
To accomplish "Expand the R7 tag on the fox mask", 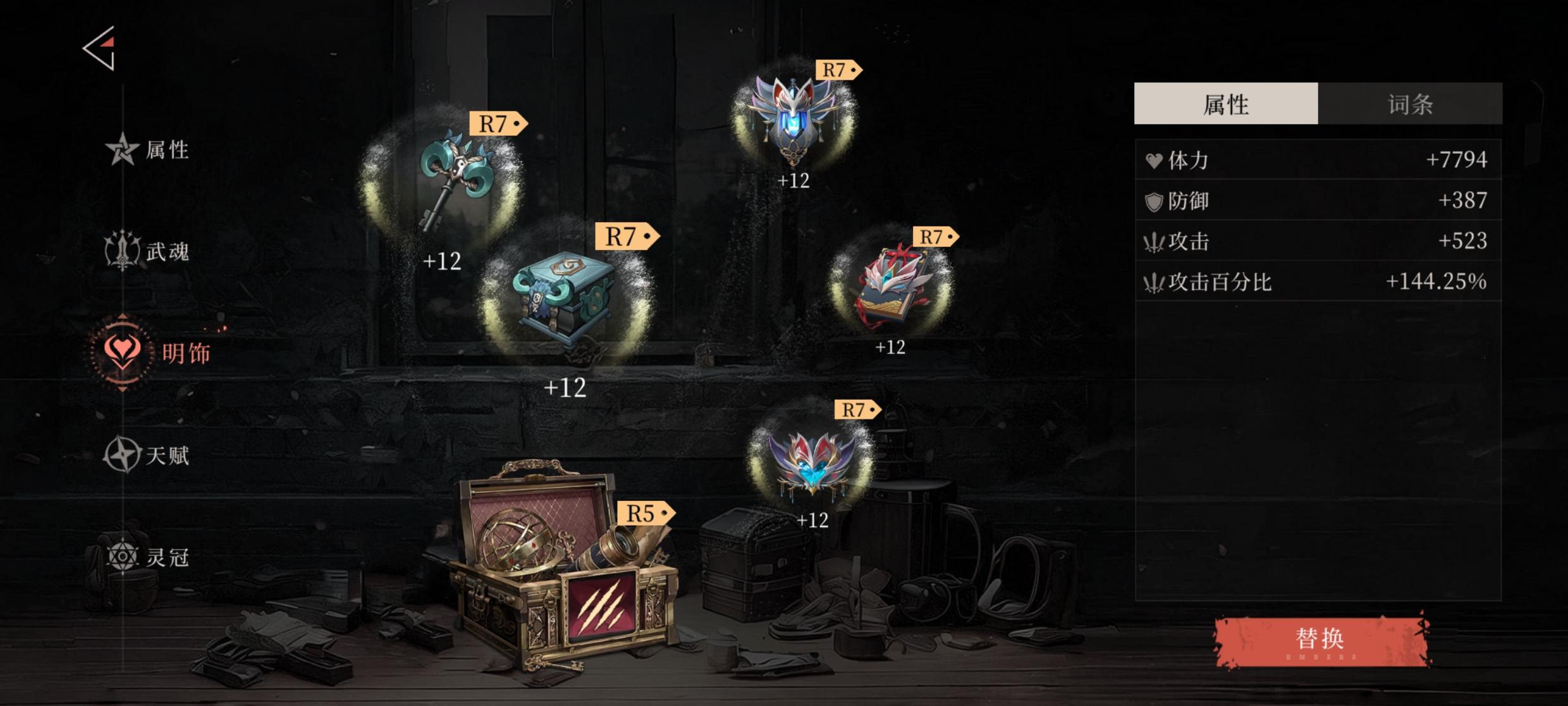I will (x=838, y=70).
